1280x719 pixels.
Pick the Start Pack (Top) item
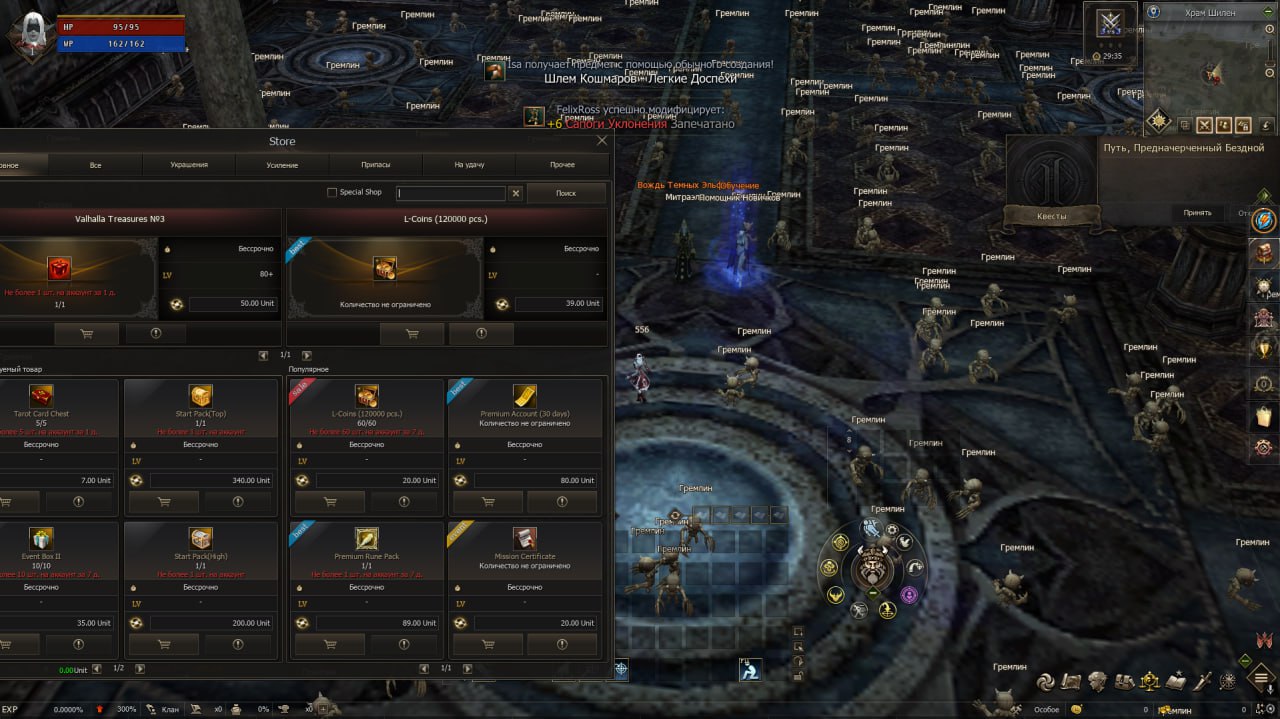tap(201, 395)
